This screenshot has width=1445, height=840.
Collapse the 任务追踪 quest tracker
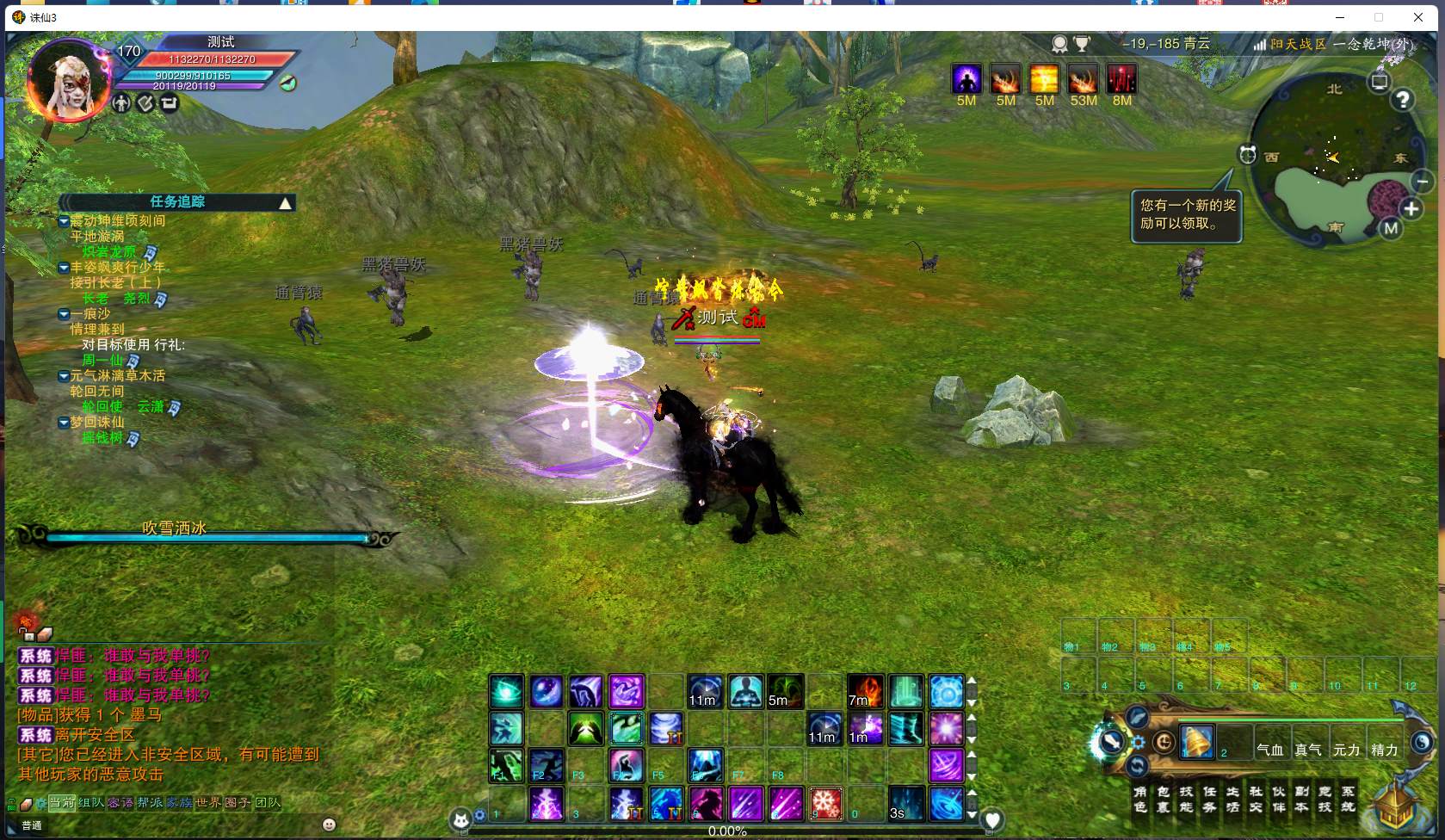[x=285, y=203]
